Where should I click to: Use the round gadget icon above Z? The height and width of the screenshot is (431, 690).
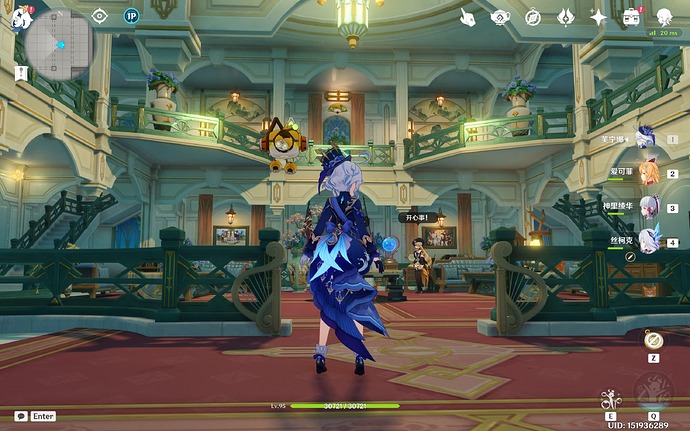653,340
